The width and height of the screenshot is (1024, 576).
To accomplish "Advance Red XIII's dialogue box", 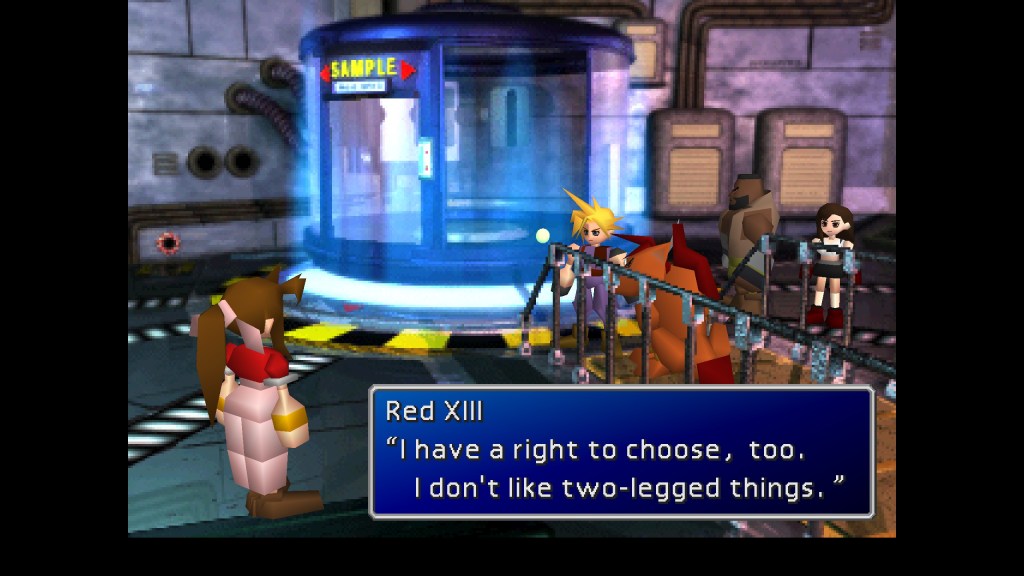I will 621,451.
